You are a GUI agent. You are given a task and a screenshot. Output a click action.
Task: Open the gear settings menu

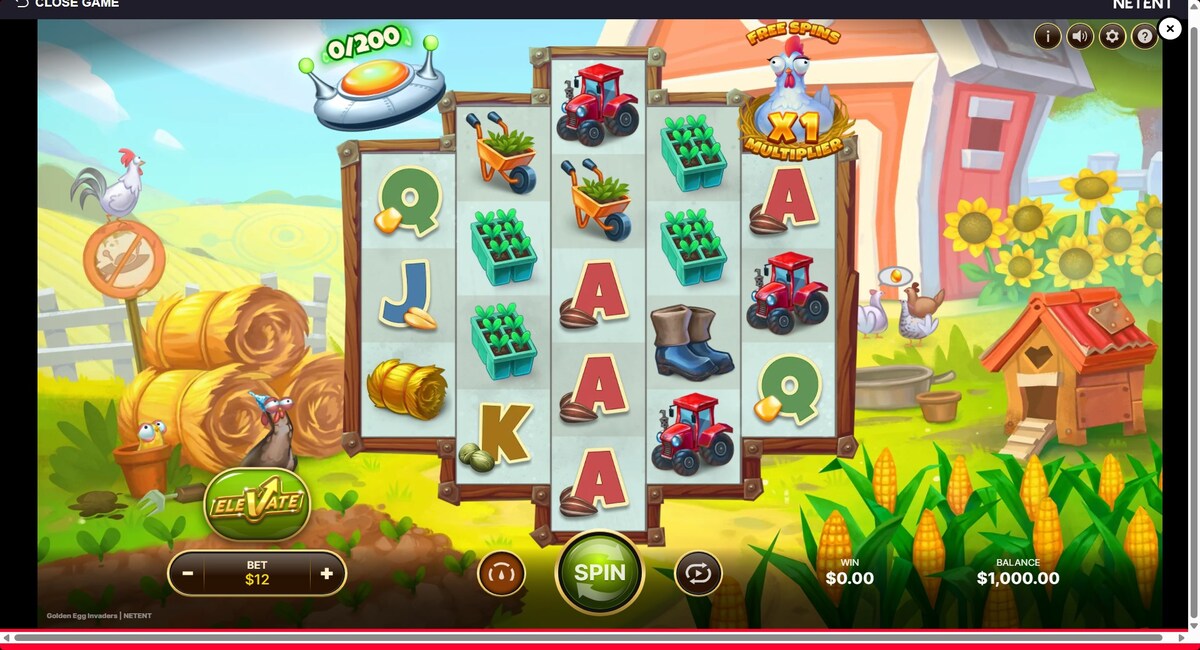(1112, 37)
